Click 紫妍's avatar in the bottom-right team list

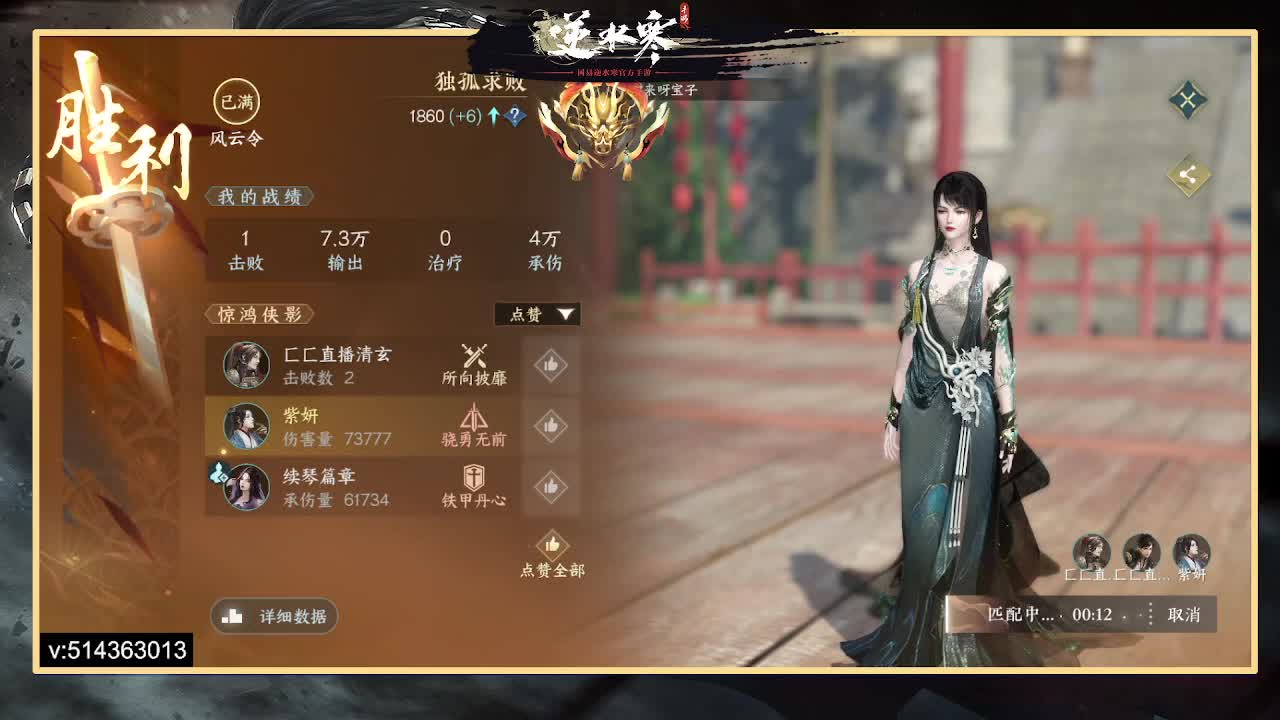coord(1193,553)
